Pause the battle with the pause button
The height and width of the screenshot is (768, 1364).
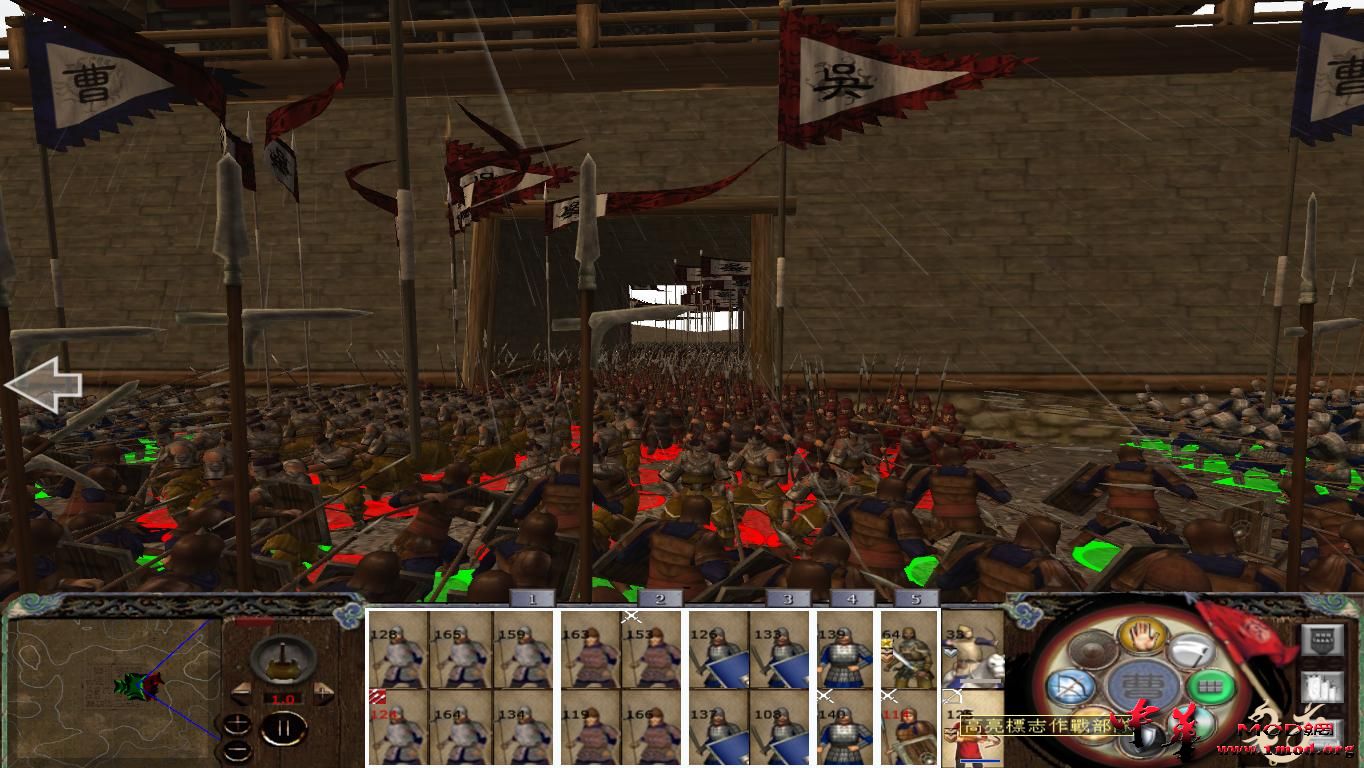(x=285, y=727)
